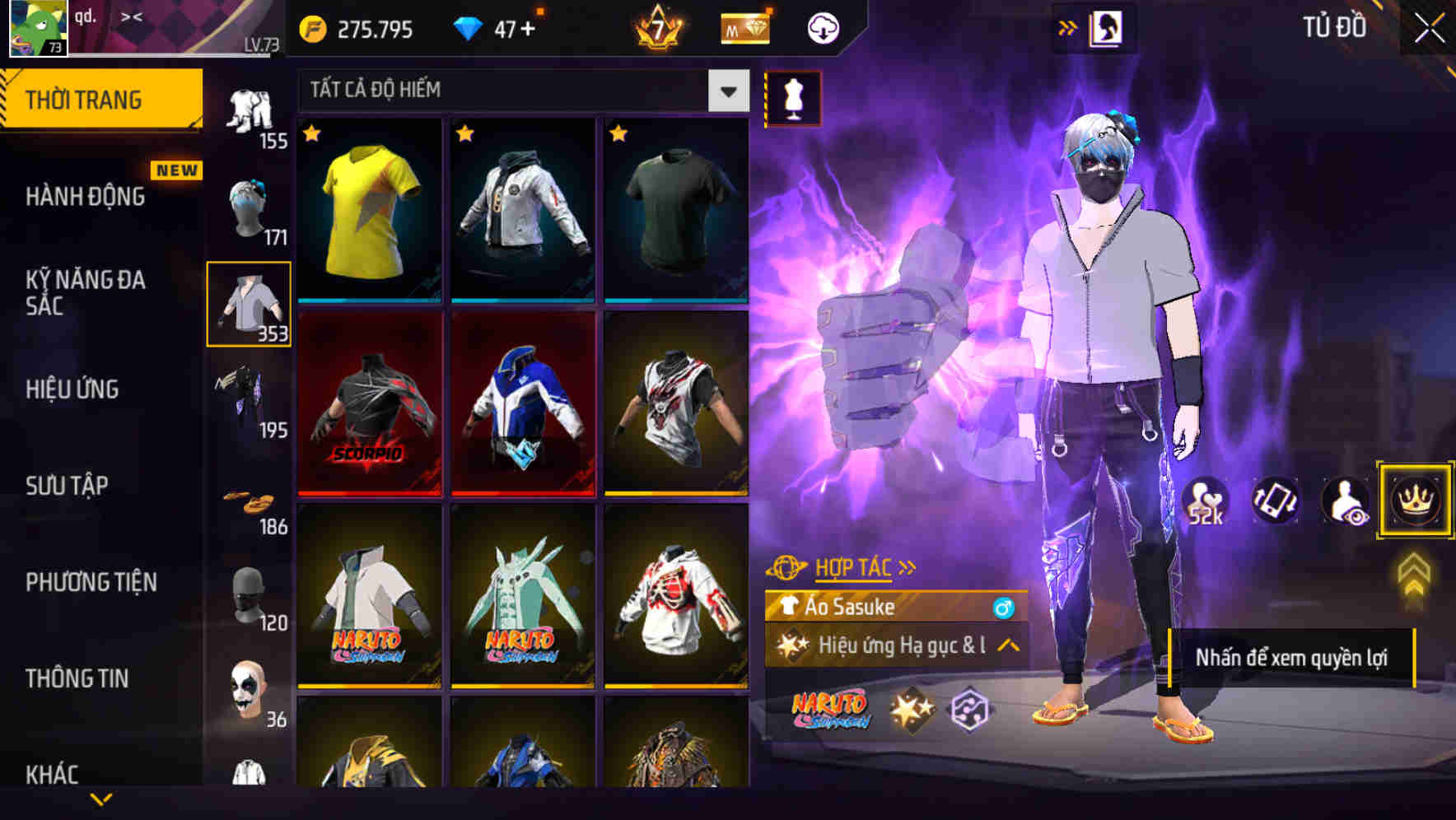The height and width of the screenshot is (820, 1456).
Task: Open the character appearance preview icon
Action: [1344, 501]
